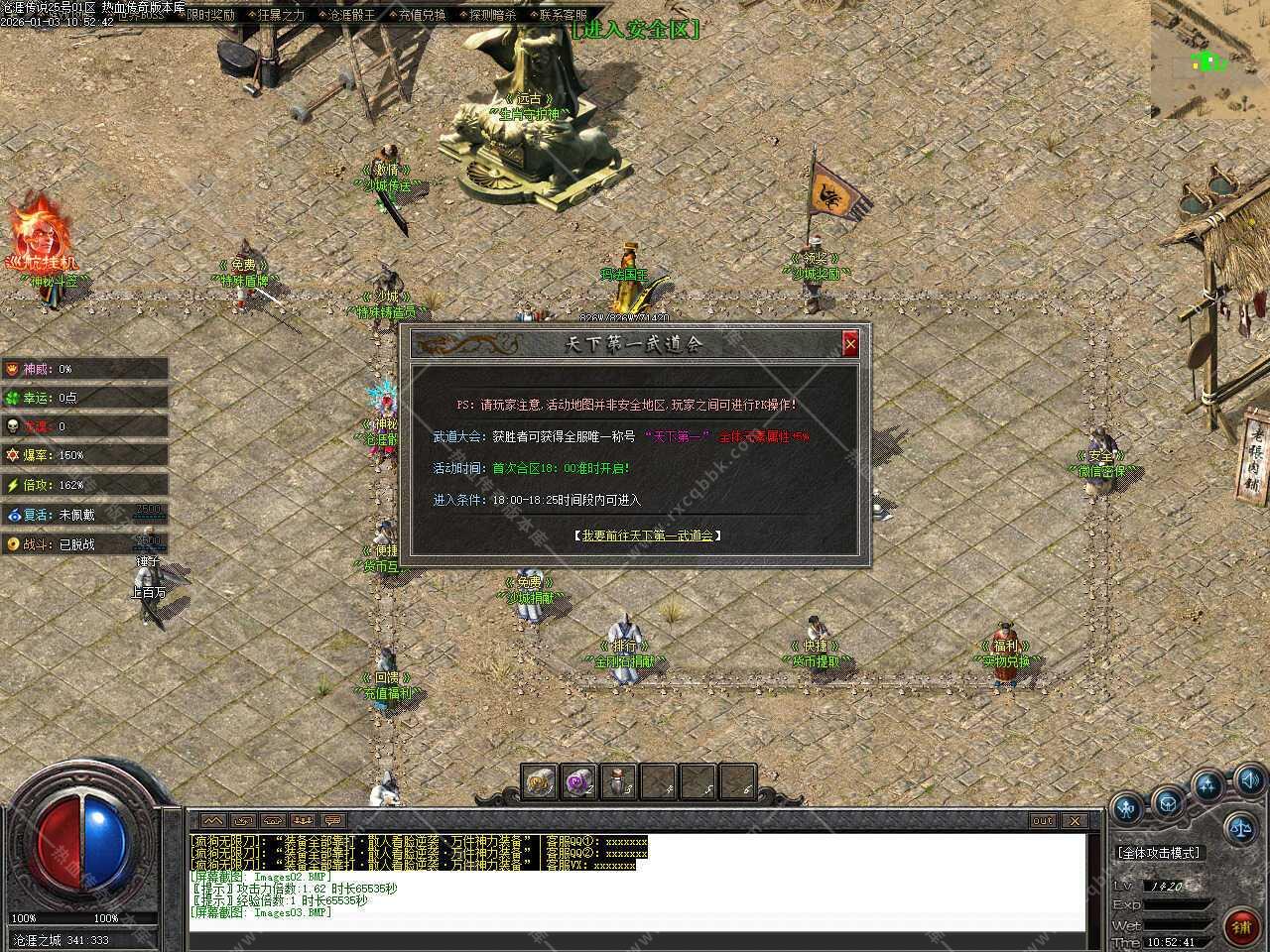This screenshot has height=952, width=1270.
Task: Open the skills sparkle icon
Action: tap(1207, 786)
